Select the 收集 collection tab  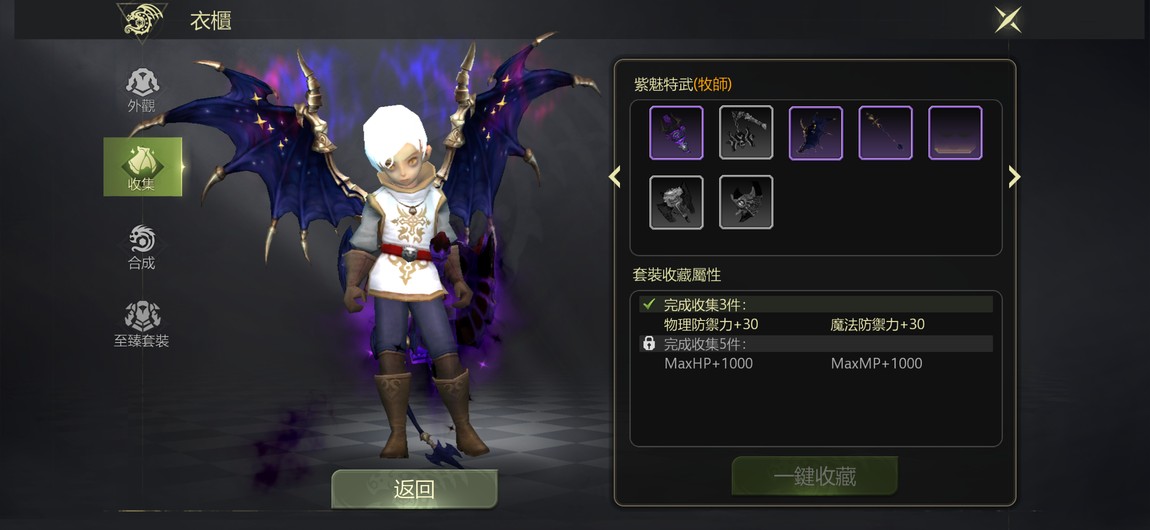click(142, 166)
